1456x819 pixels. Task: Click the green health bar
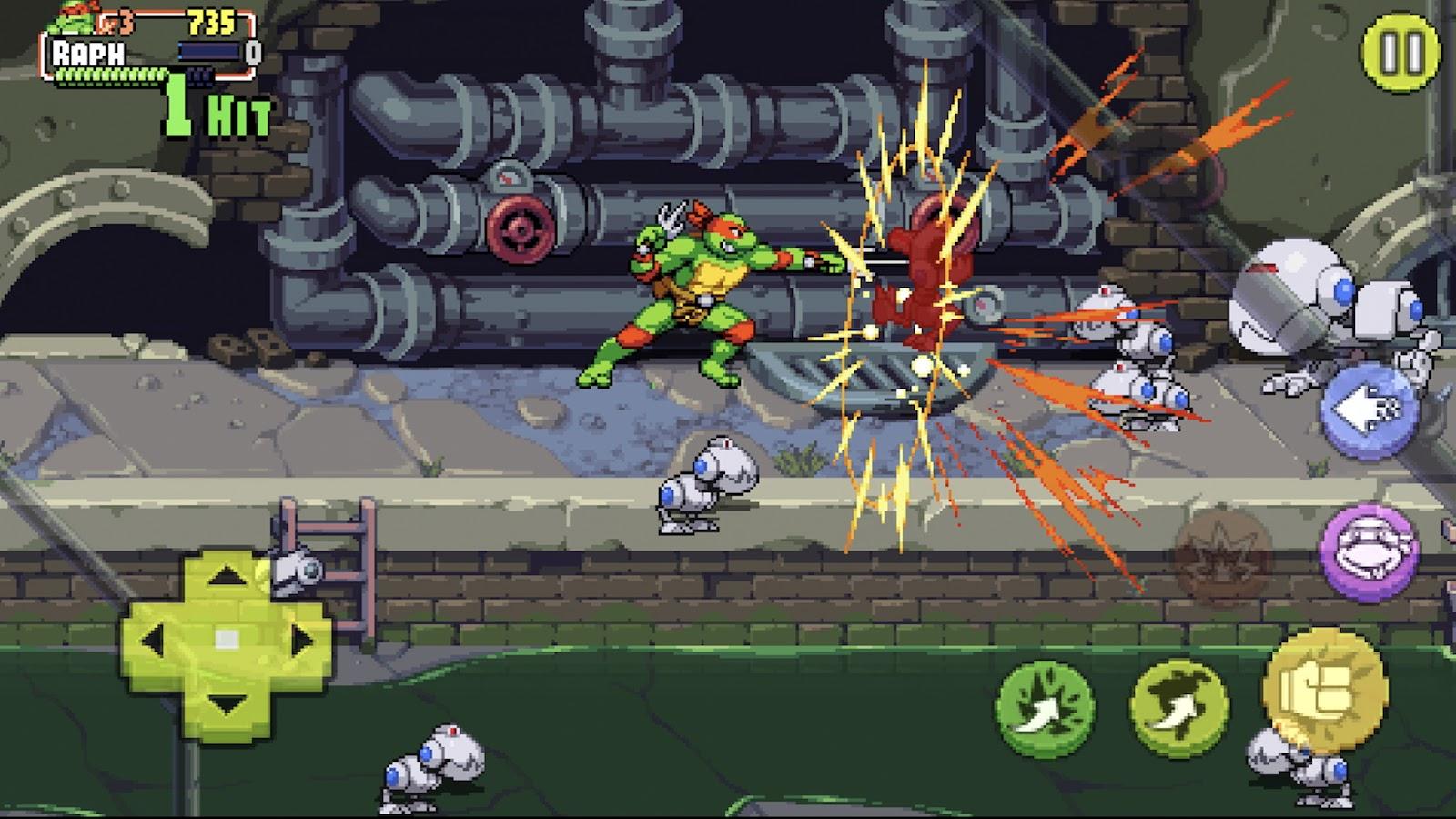(110, 76)
